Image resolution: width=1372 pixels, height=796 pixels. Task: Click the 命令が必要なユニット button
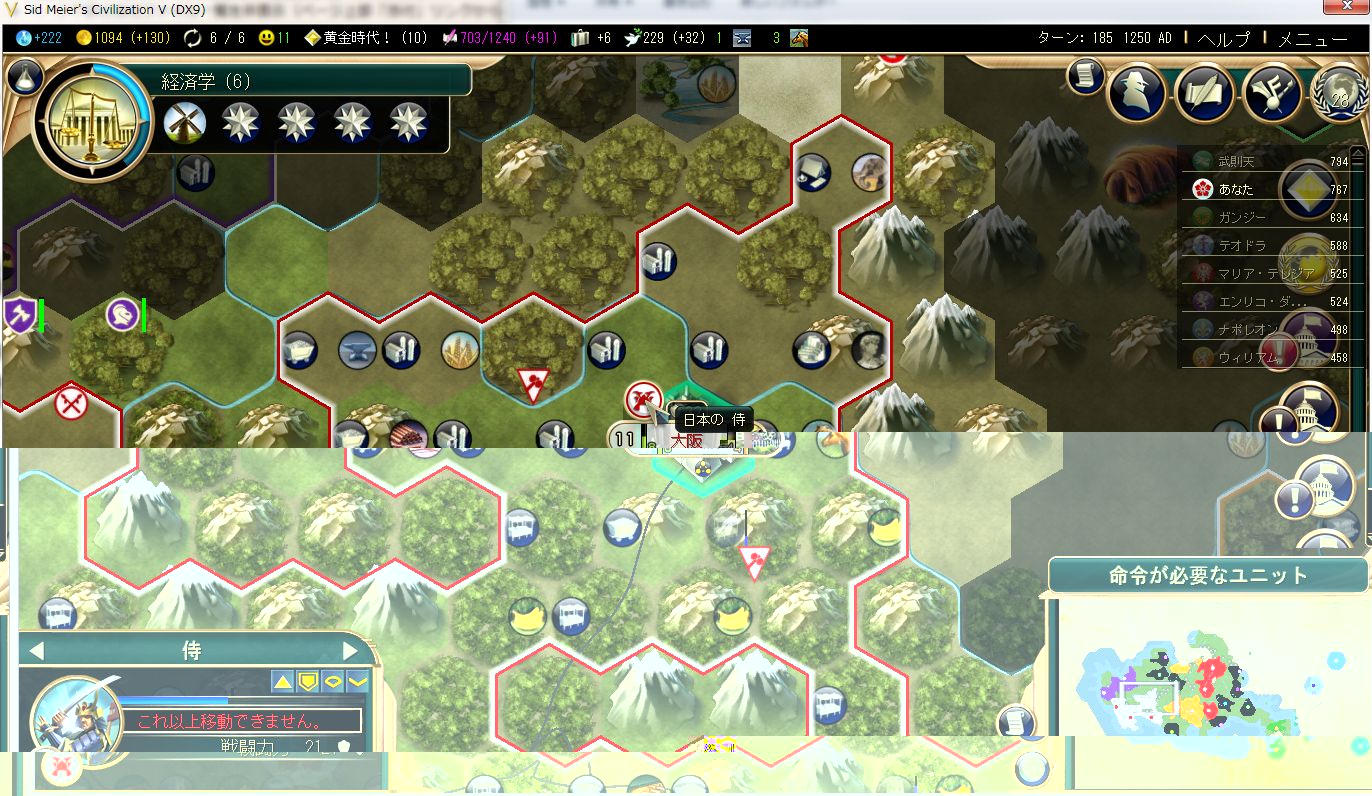tap(1208, 576)
